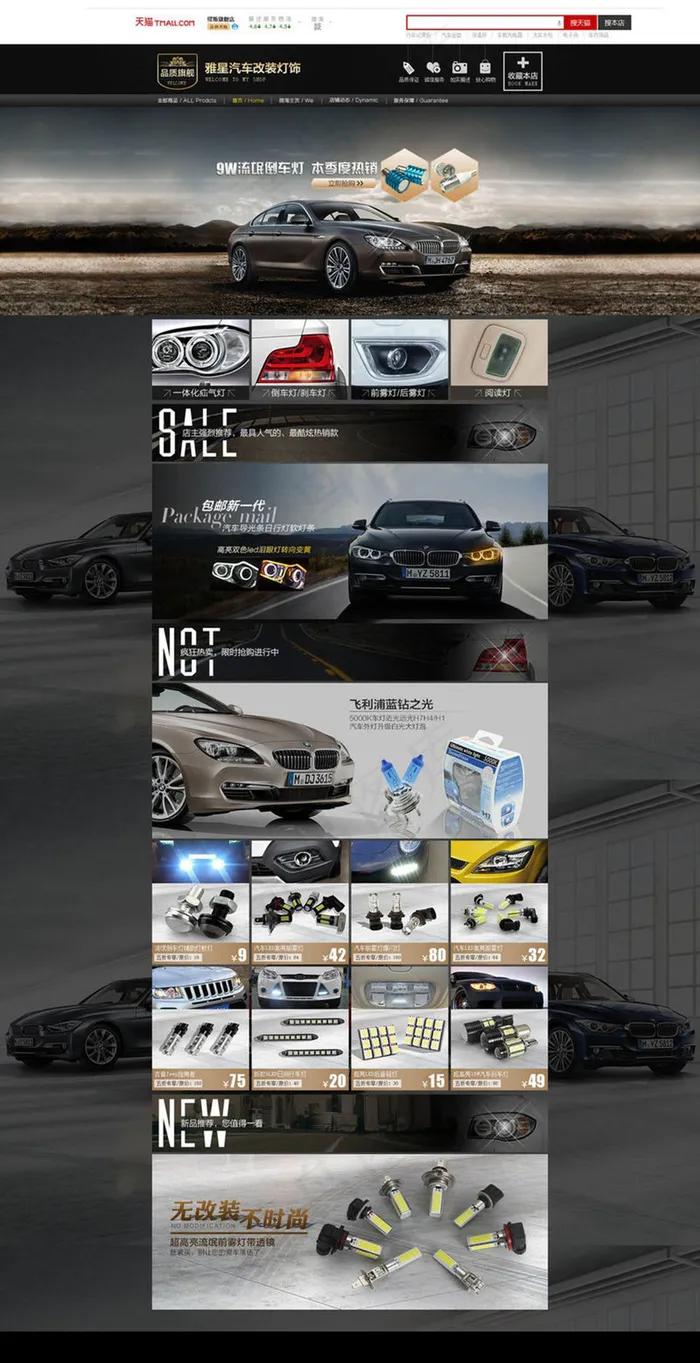Go to the 首页 / Home tab
Image resolution: width=700 pixels, height=1363 pixels.
click(248, 101)
